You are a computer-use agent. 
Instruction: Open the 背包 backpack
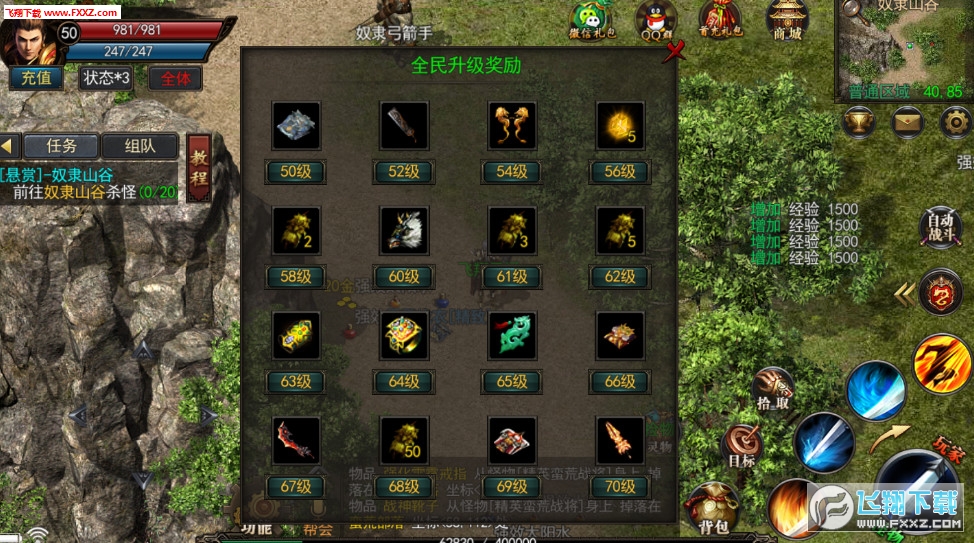click(713, 508)
